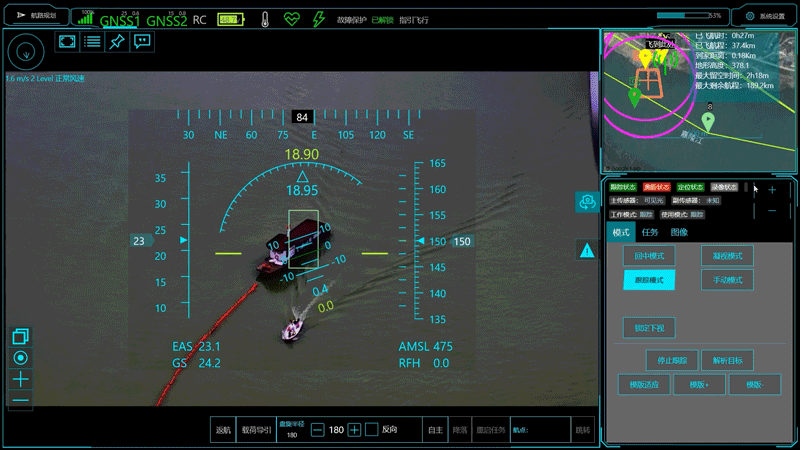
Task: Increase loiter radius with plus stepper
Action: point(354,429)
